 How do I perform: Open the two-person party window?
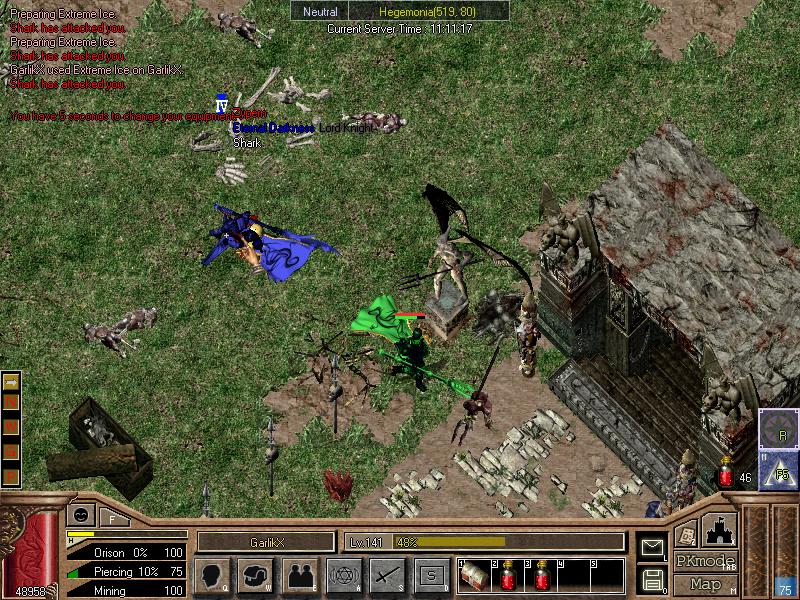(300, 574)
